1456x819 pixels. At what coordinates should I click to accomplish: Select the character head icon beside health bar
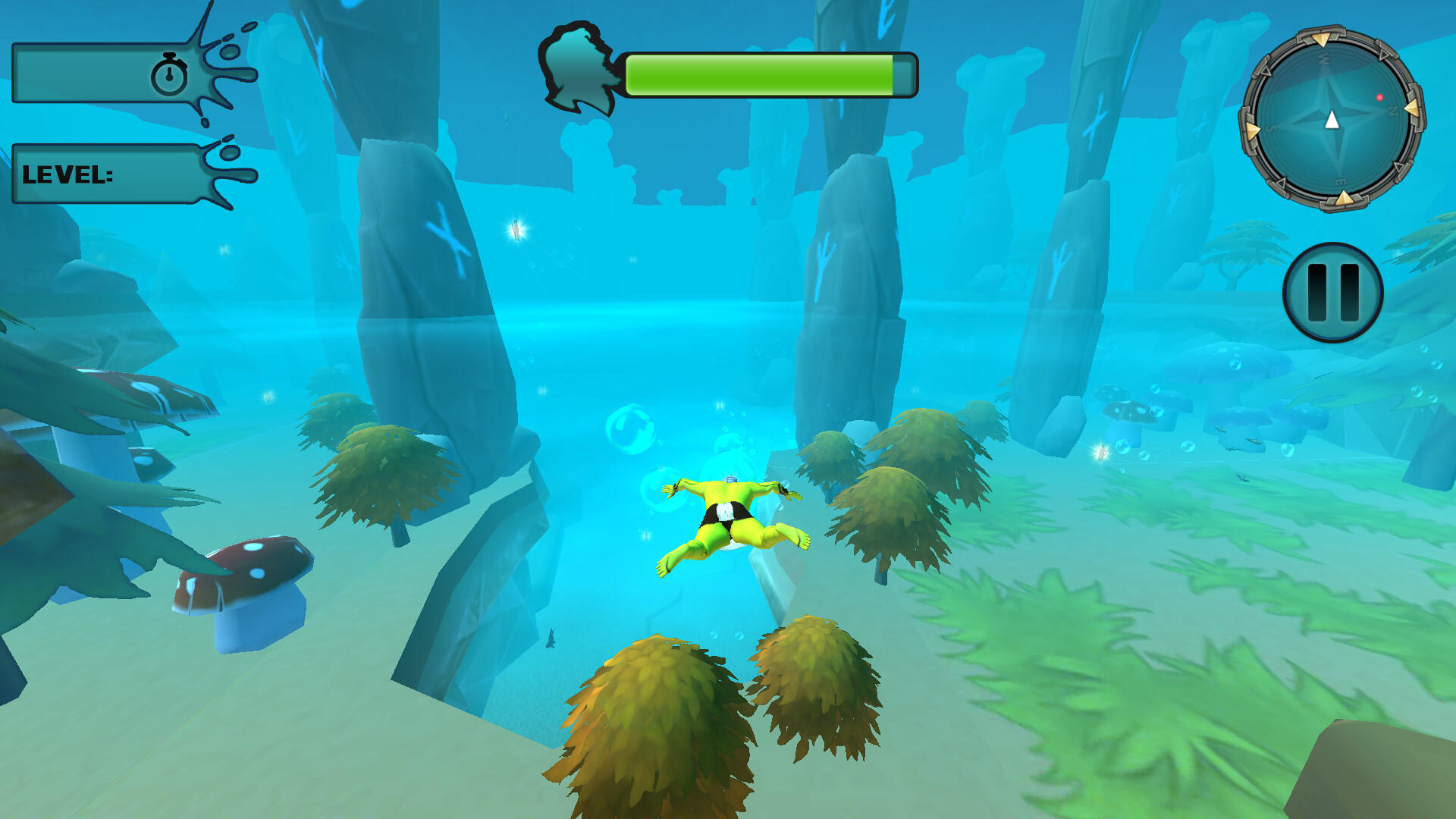point(580,72)
